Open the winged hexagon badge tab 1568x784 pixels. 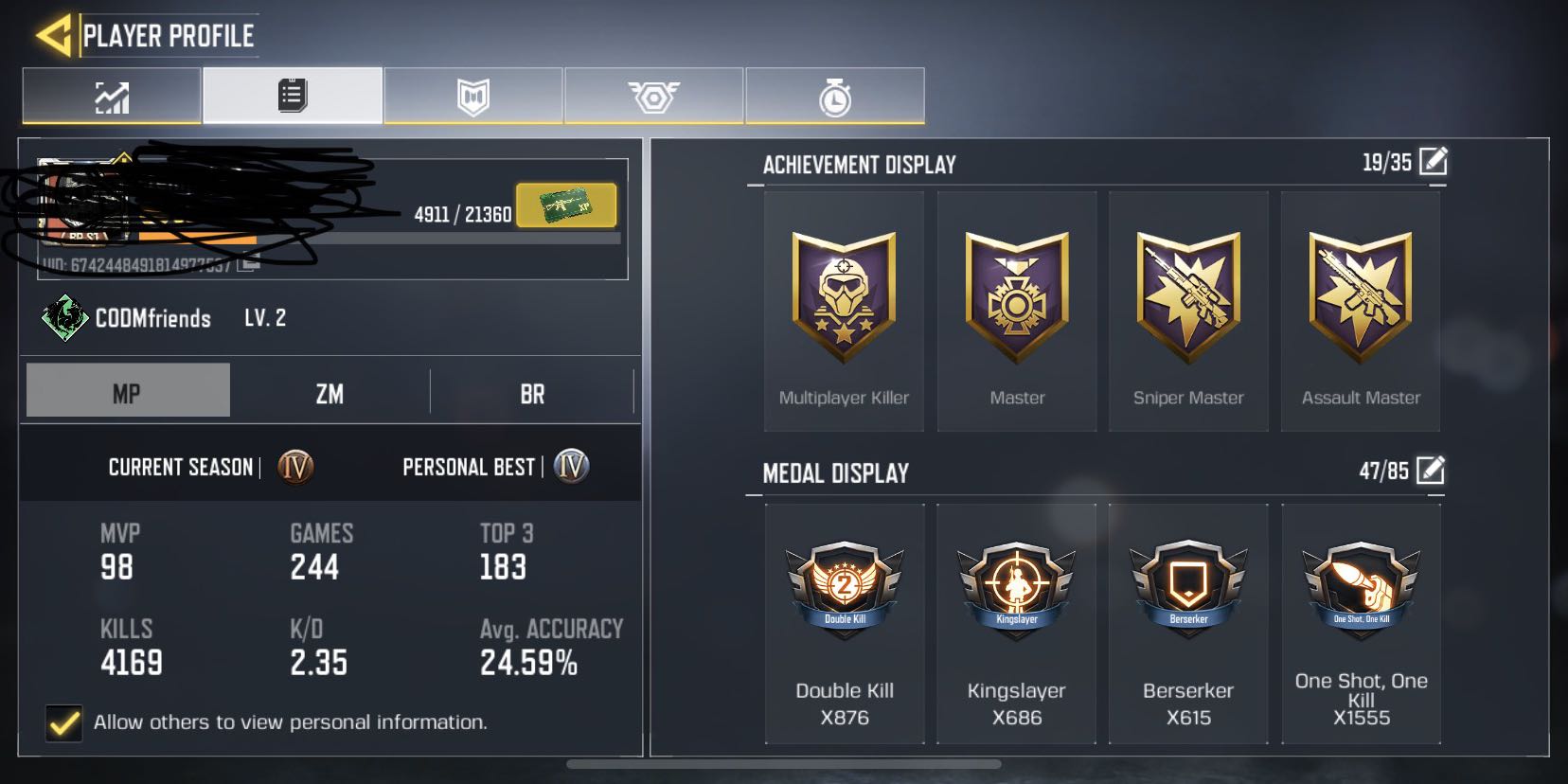(x=653, y=96)
